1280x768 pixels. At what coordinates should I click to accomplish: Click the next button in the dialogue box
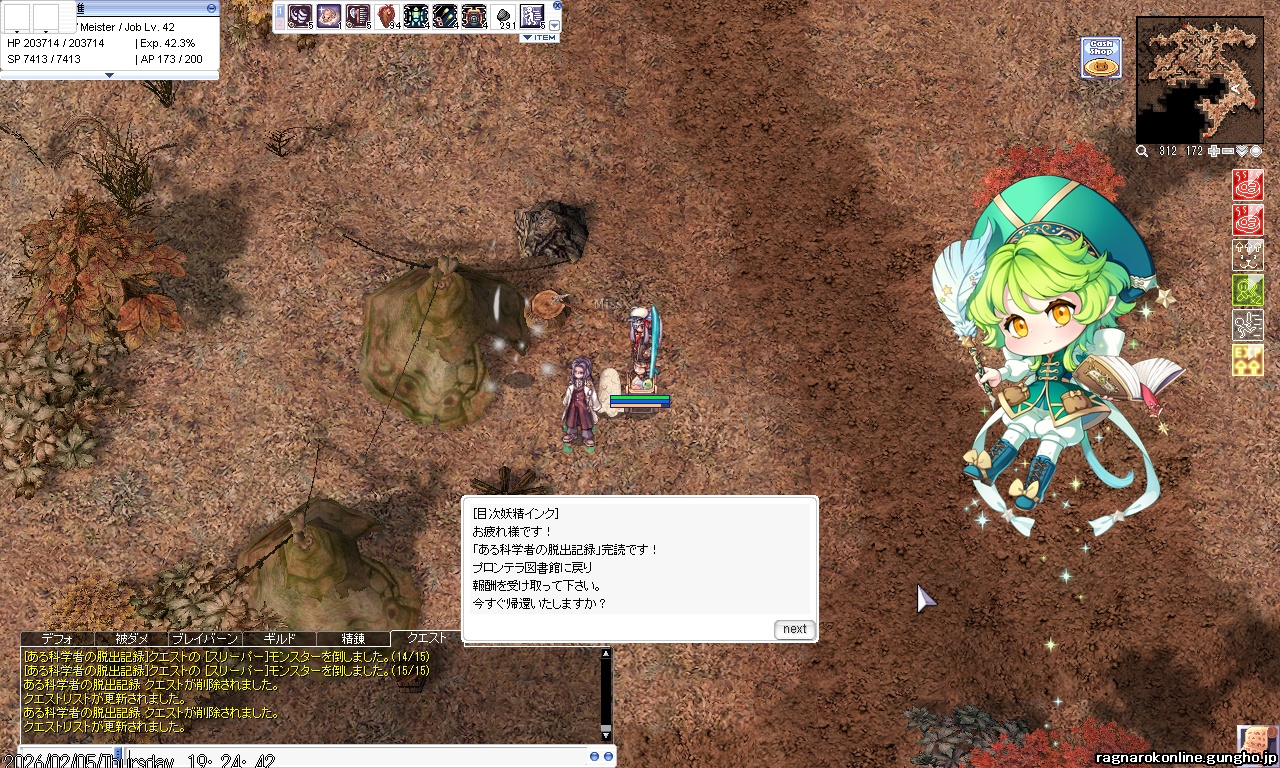[794, 629]
